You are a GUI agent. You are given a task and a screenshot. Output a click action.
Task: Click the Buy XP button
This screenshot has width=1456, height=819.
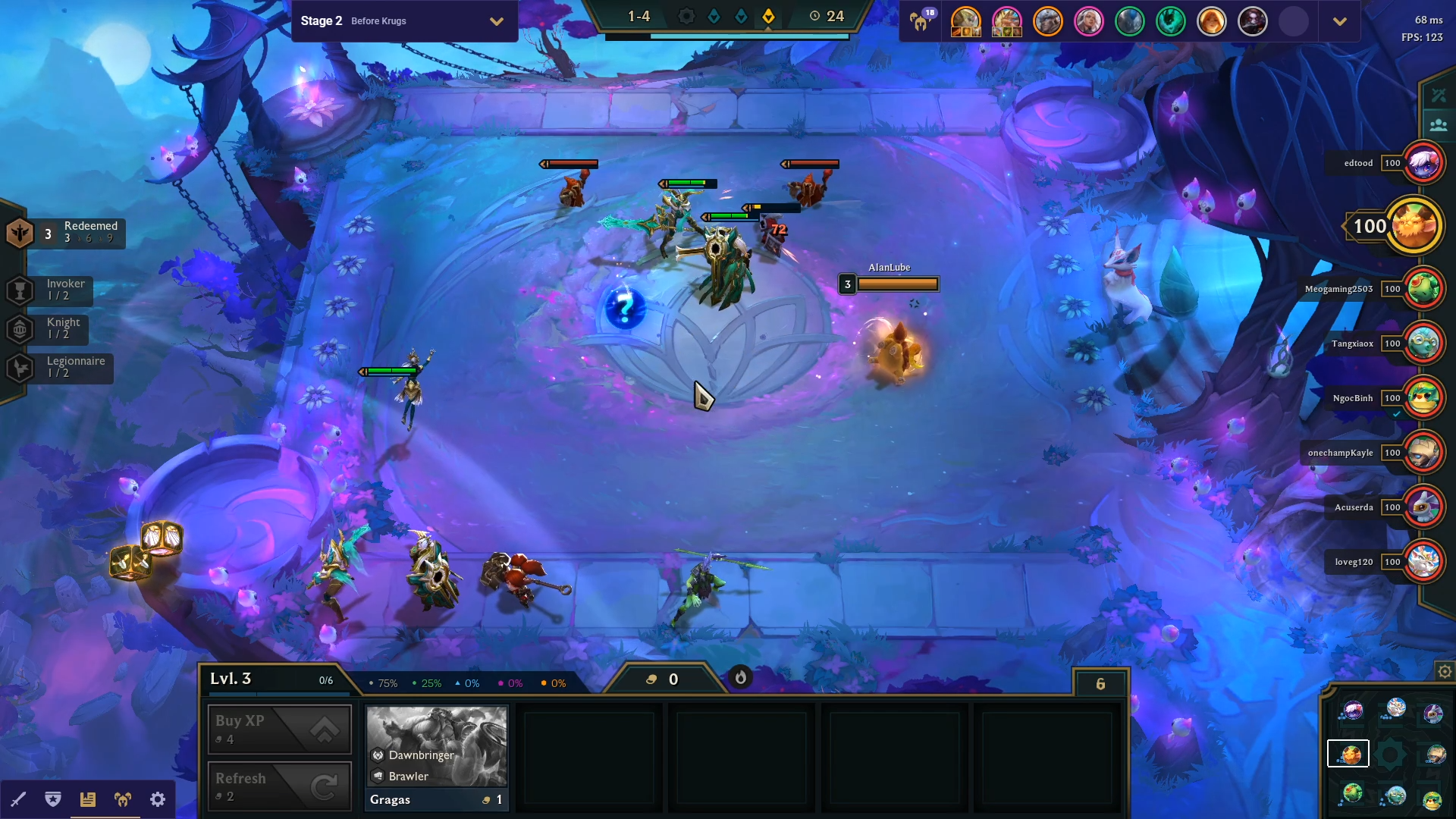(x=279, y=729)
